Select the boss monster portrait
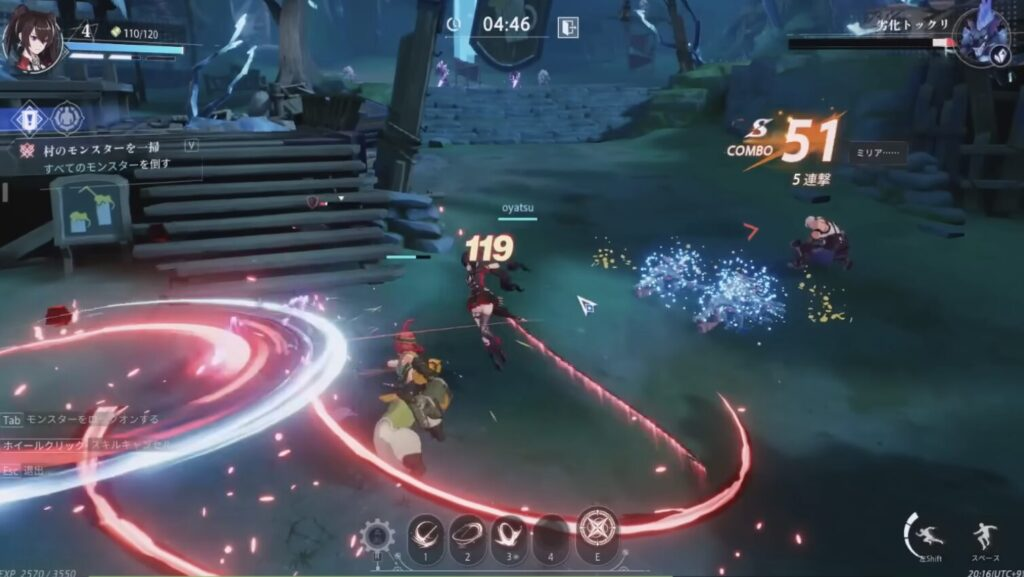This screenshot has height=577, width=1024. pyautogui.click(x=981, y=38)
